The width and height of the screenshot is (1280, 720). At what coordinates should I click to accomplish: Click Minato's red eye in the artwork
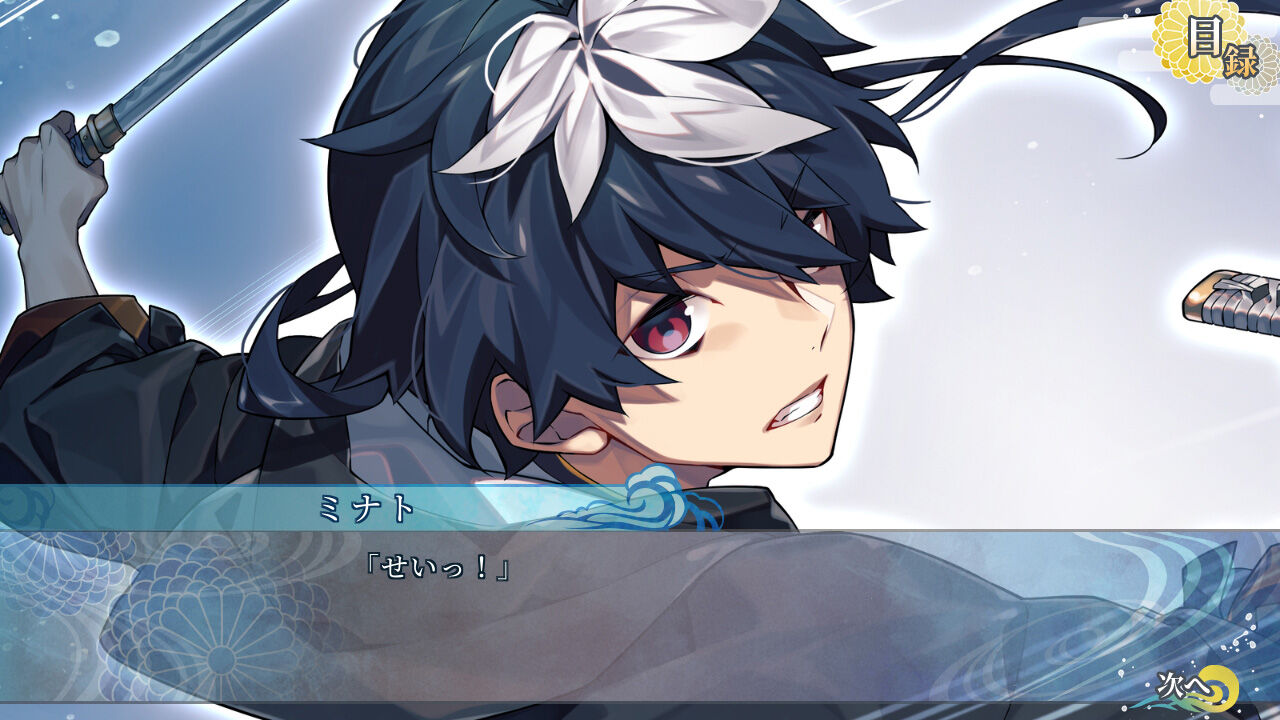click(660, 330)
